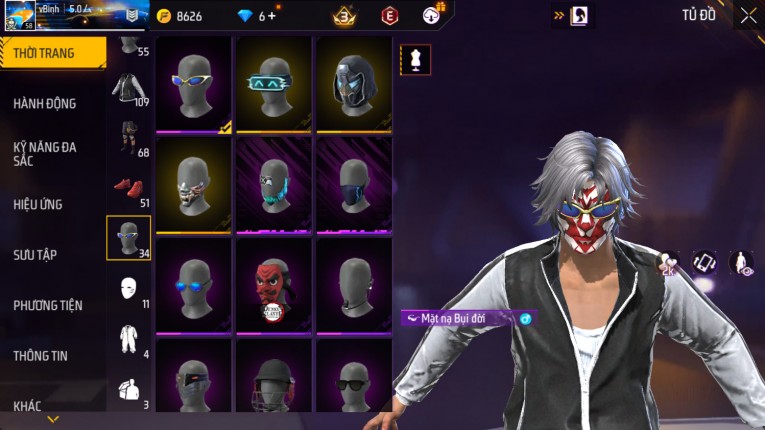
Task: Select the Kỹ Năng Đa Sắc tab
Action: [45, 153]
